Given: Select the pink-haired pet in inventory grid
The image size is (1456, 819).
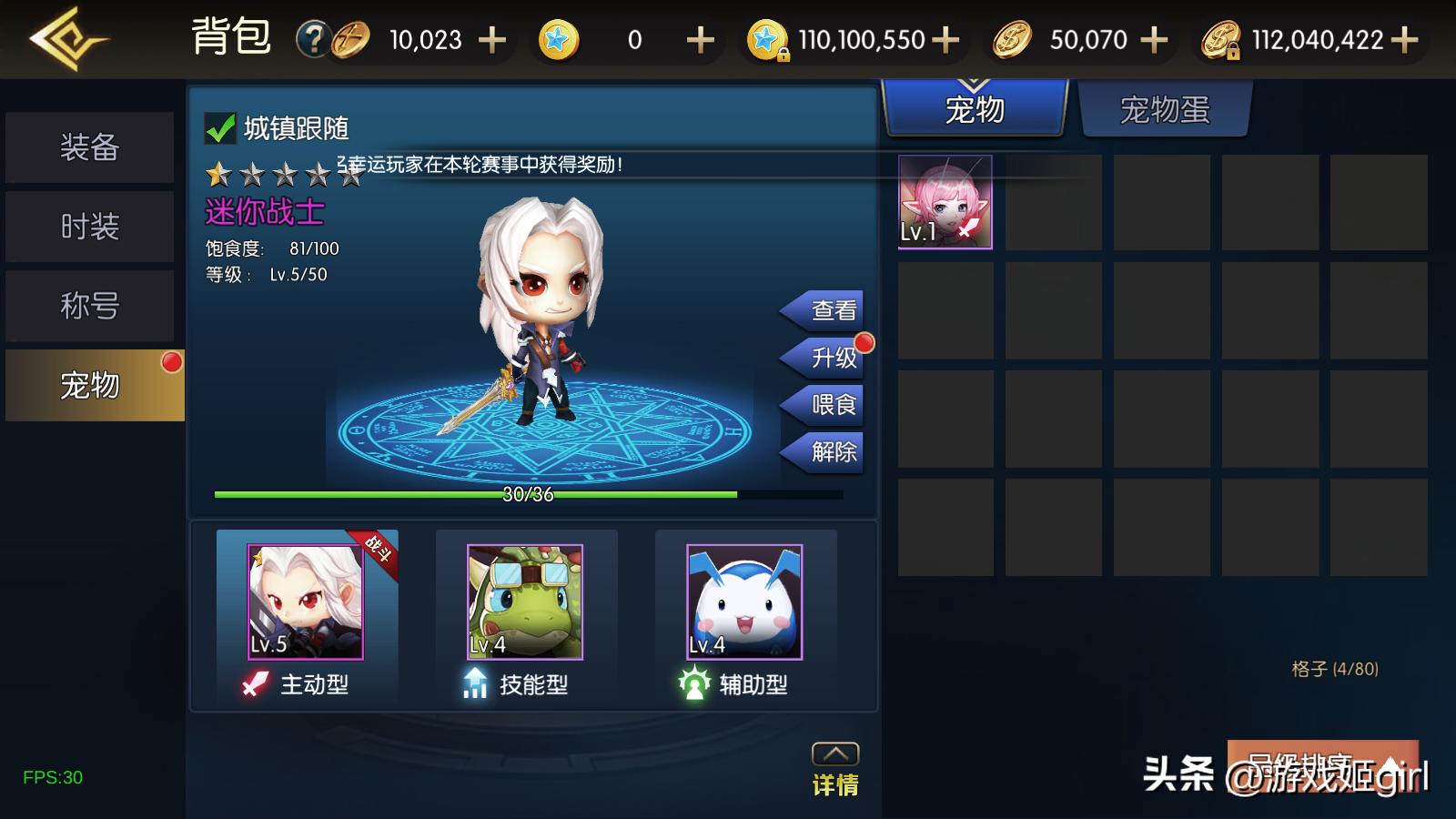Looking at the screenshot, I should click(945, 202).
